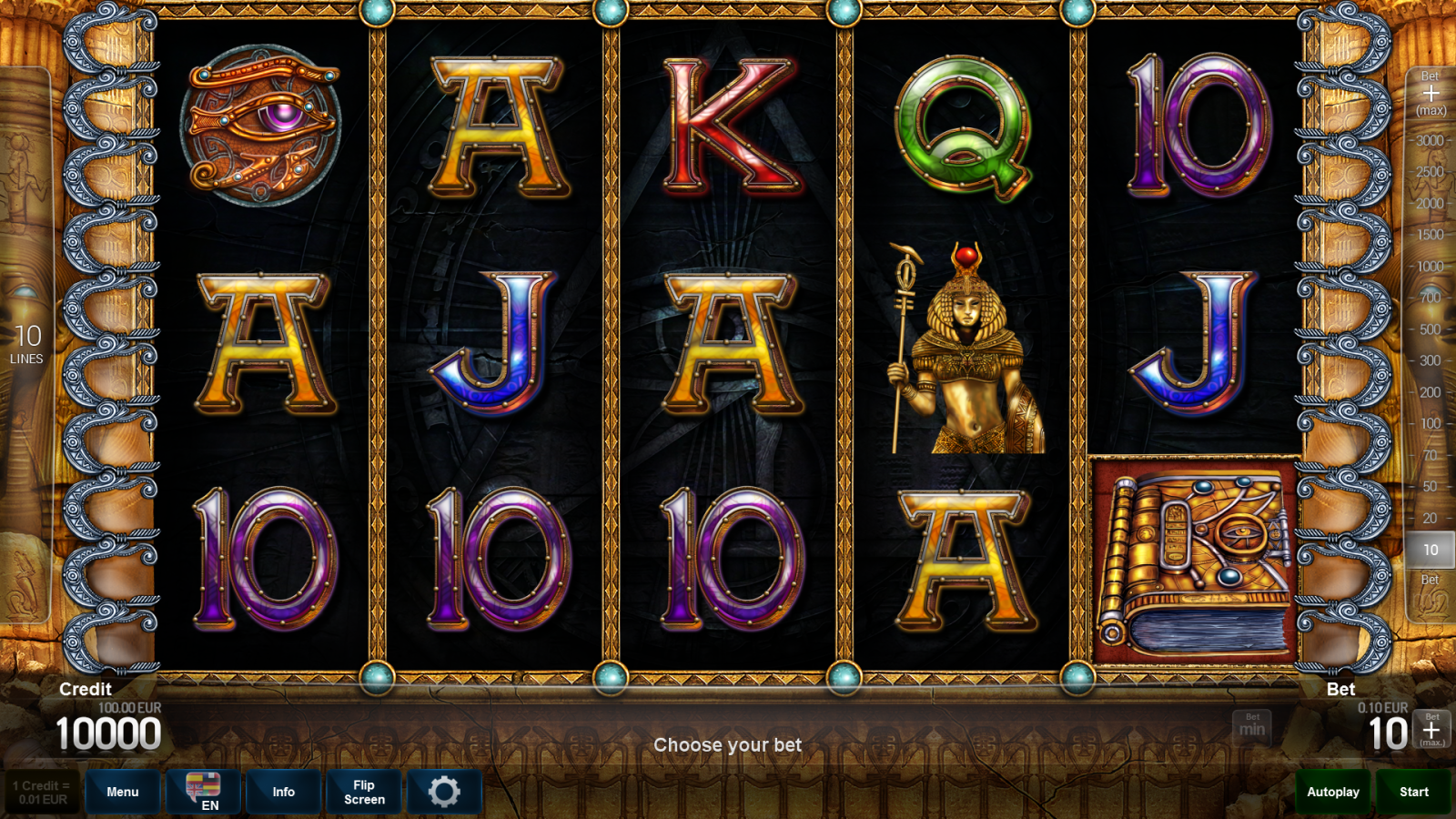
Task: Open the language selector via EN flag icon
Action: click(x=204, y=791)
